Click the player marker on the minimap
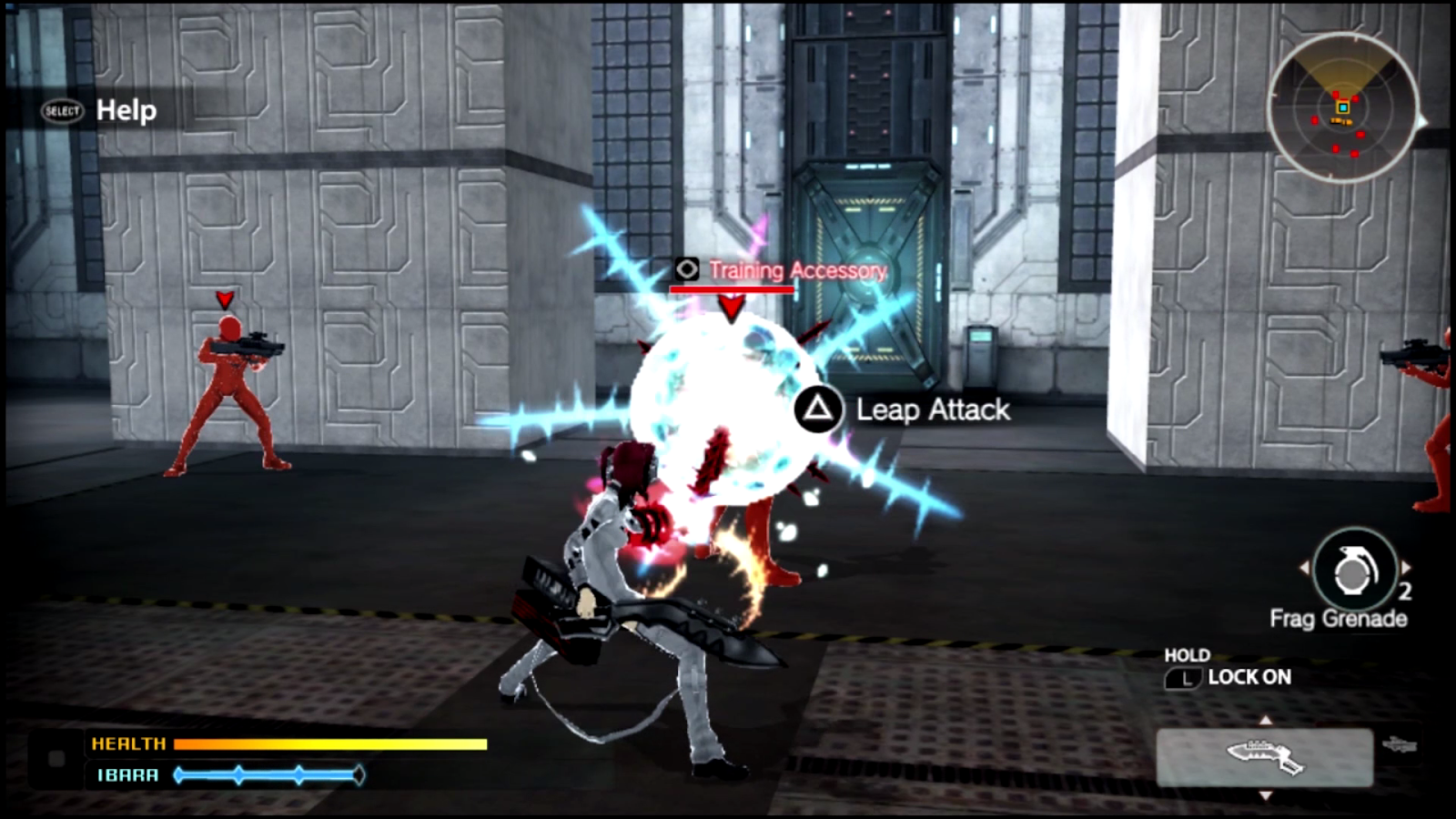The width and height of the screenshot is (1456, 819). point(1342,107)
